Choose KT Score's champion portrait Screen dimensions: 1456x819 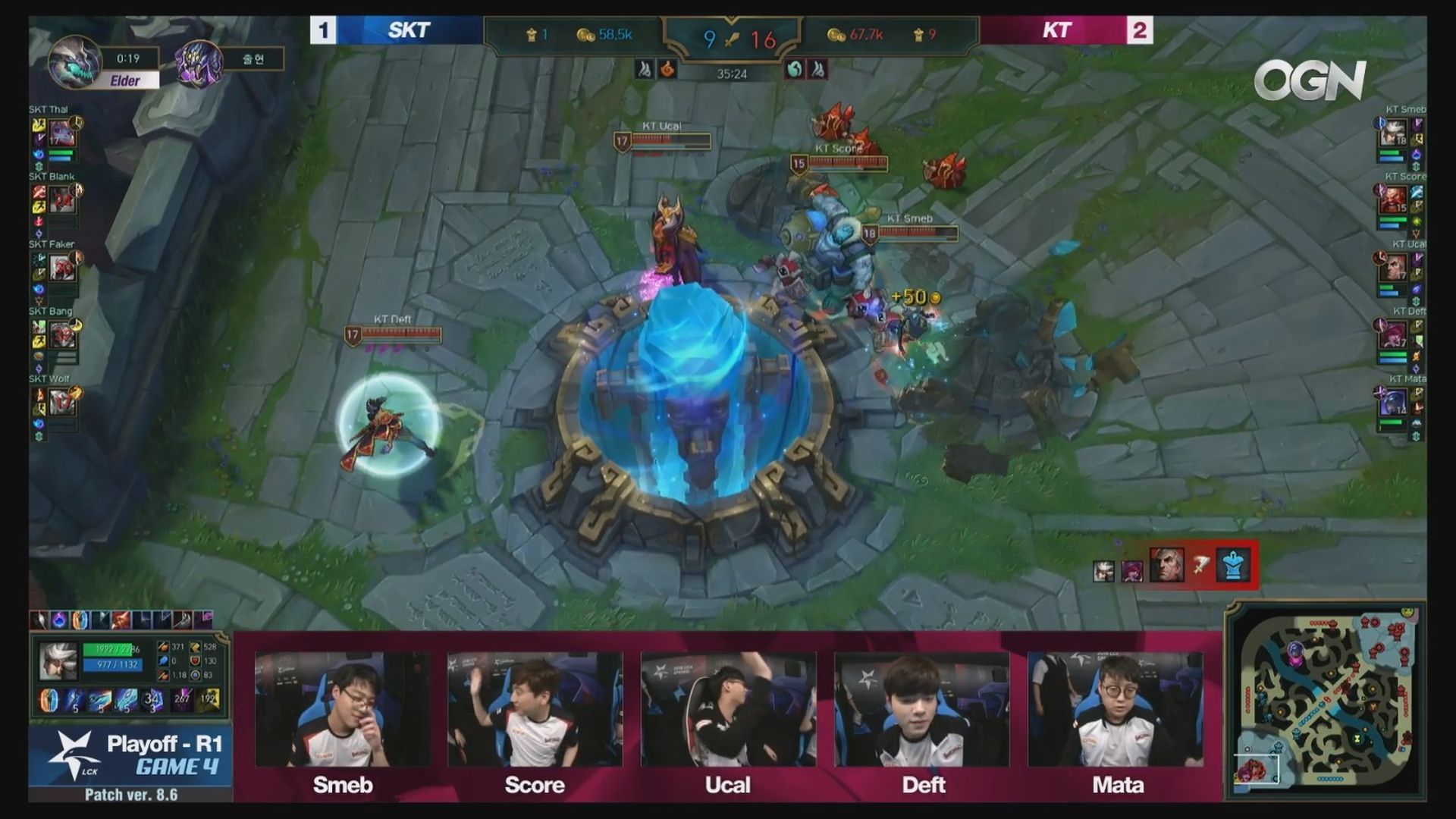click(x=1394, y=200)
